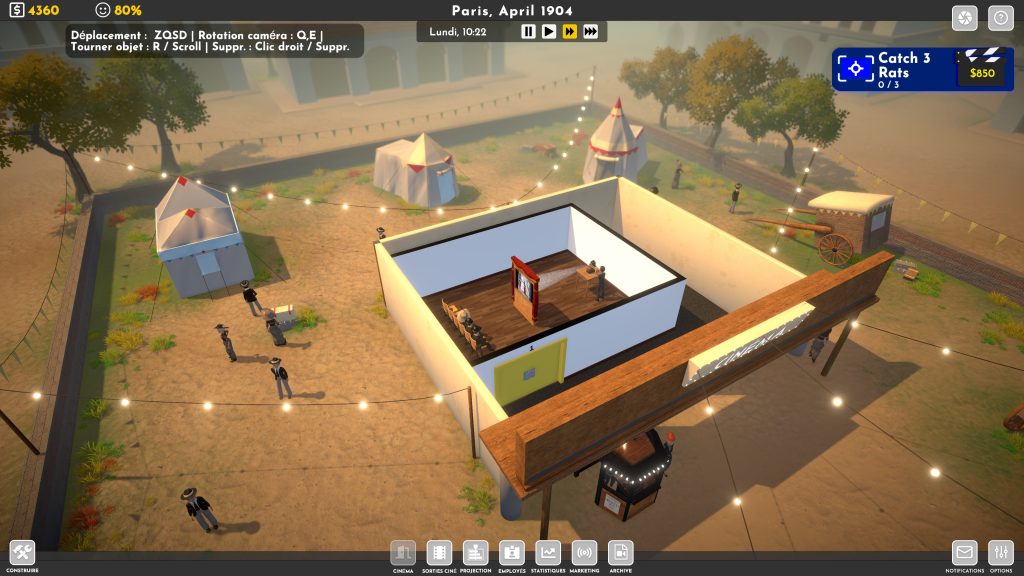Open the Projection schedule
1024x576 pixels.
tap(475, 552)
